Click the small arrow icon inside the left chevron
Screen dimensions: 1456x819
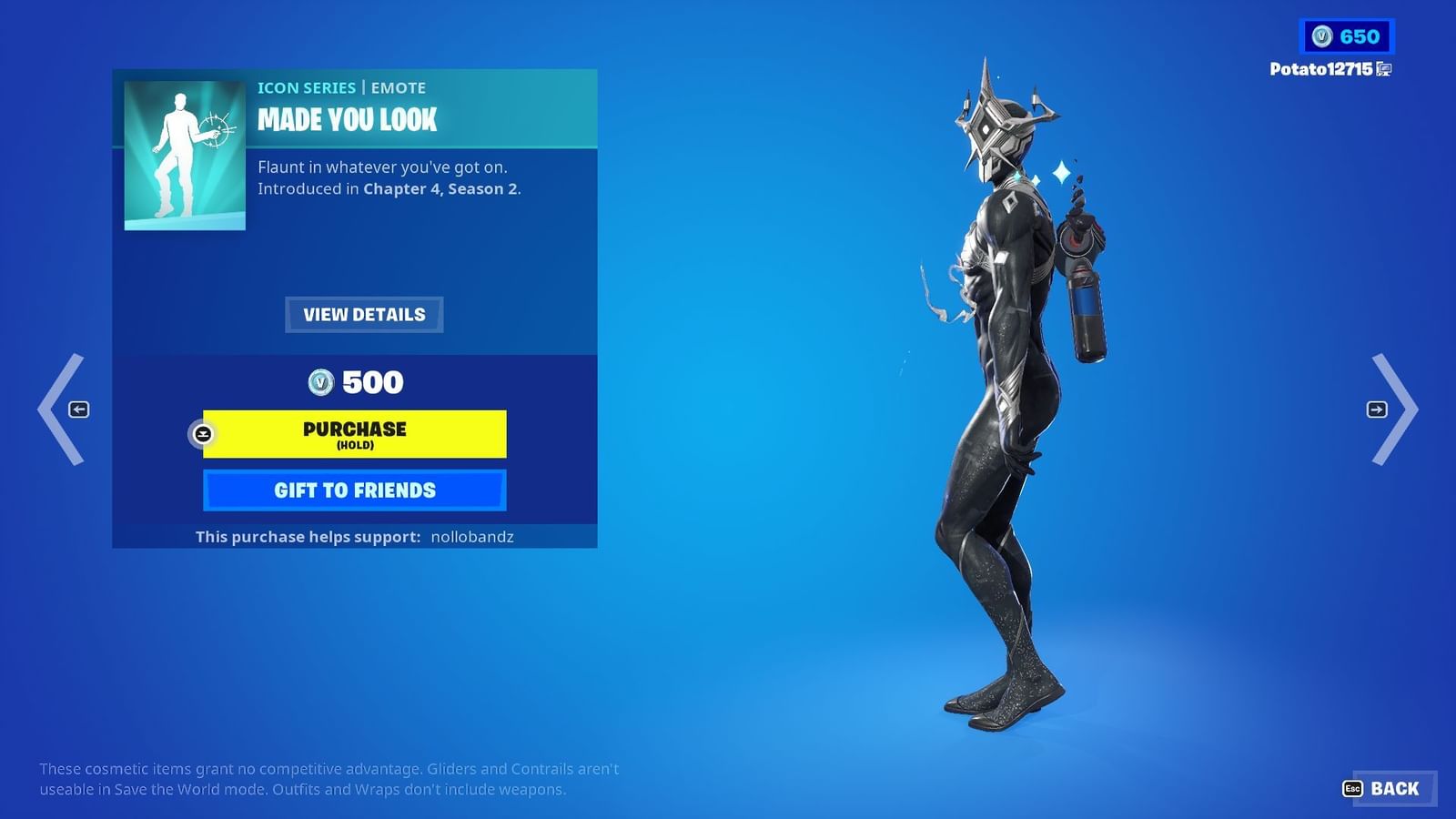[x=80, y=409]
